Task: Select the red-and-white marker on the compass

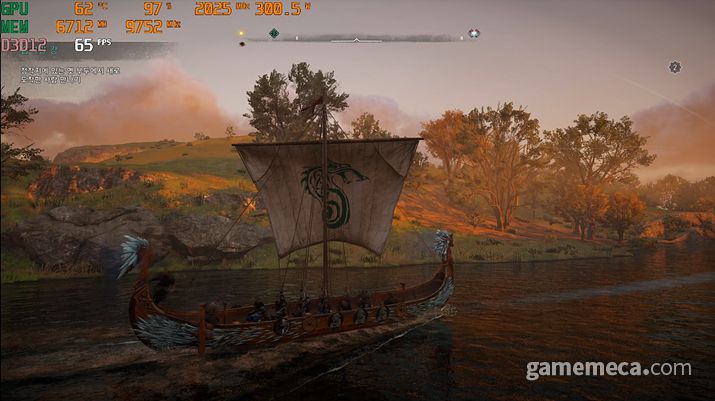Action: [473, 33]
